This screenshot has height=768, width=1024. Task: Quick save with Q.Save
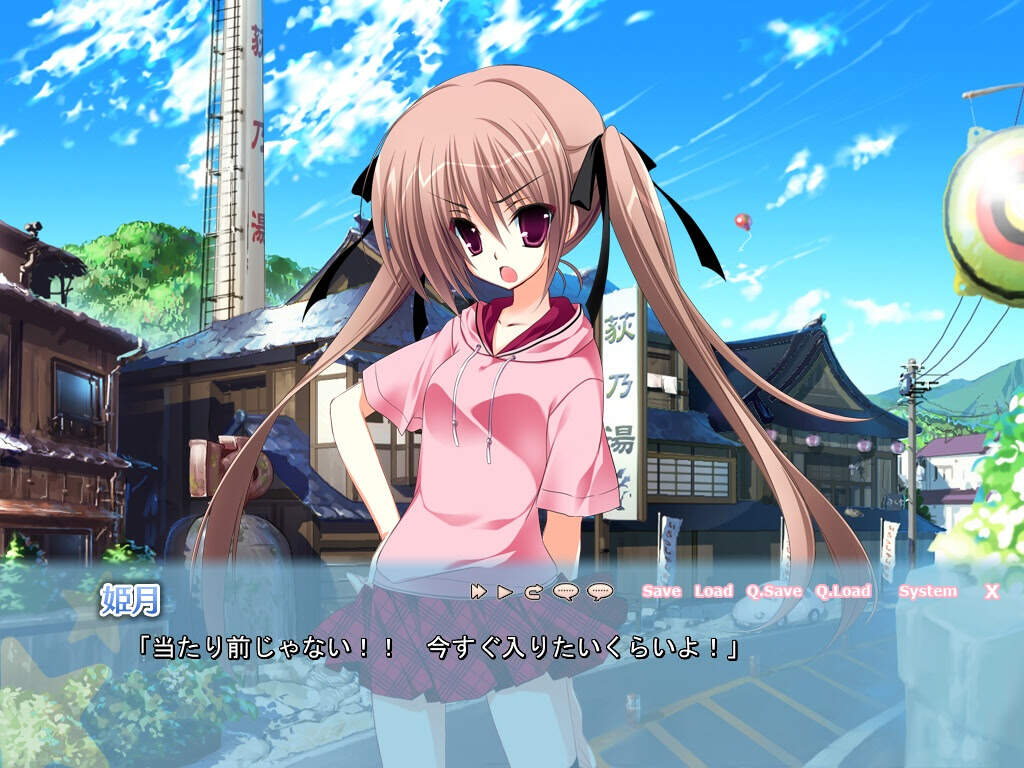coord(773,591)
